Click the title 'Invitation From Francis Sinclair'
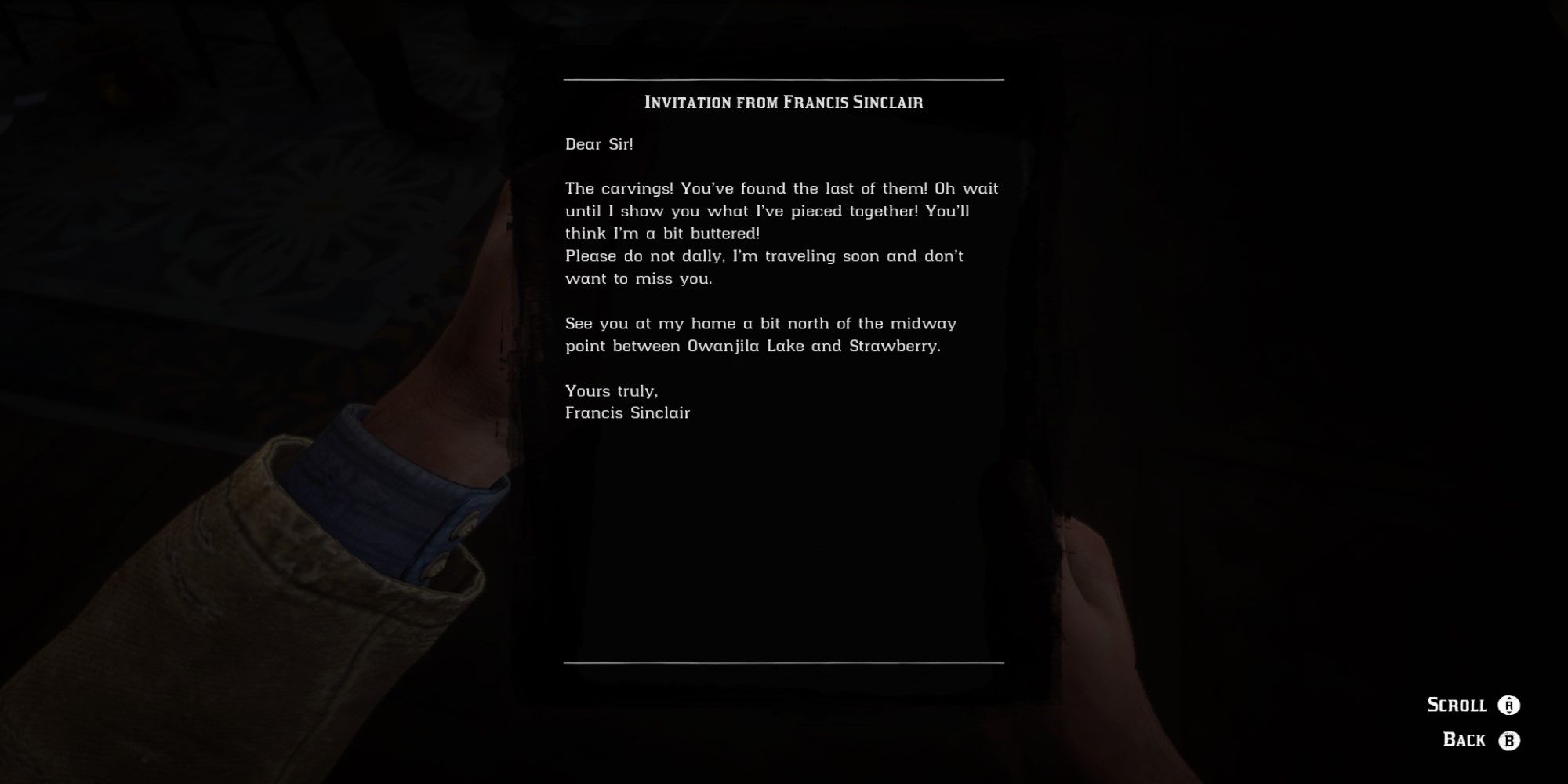This screenshot has height=784, width=1568. [x=784, y=100]
